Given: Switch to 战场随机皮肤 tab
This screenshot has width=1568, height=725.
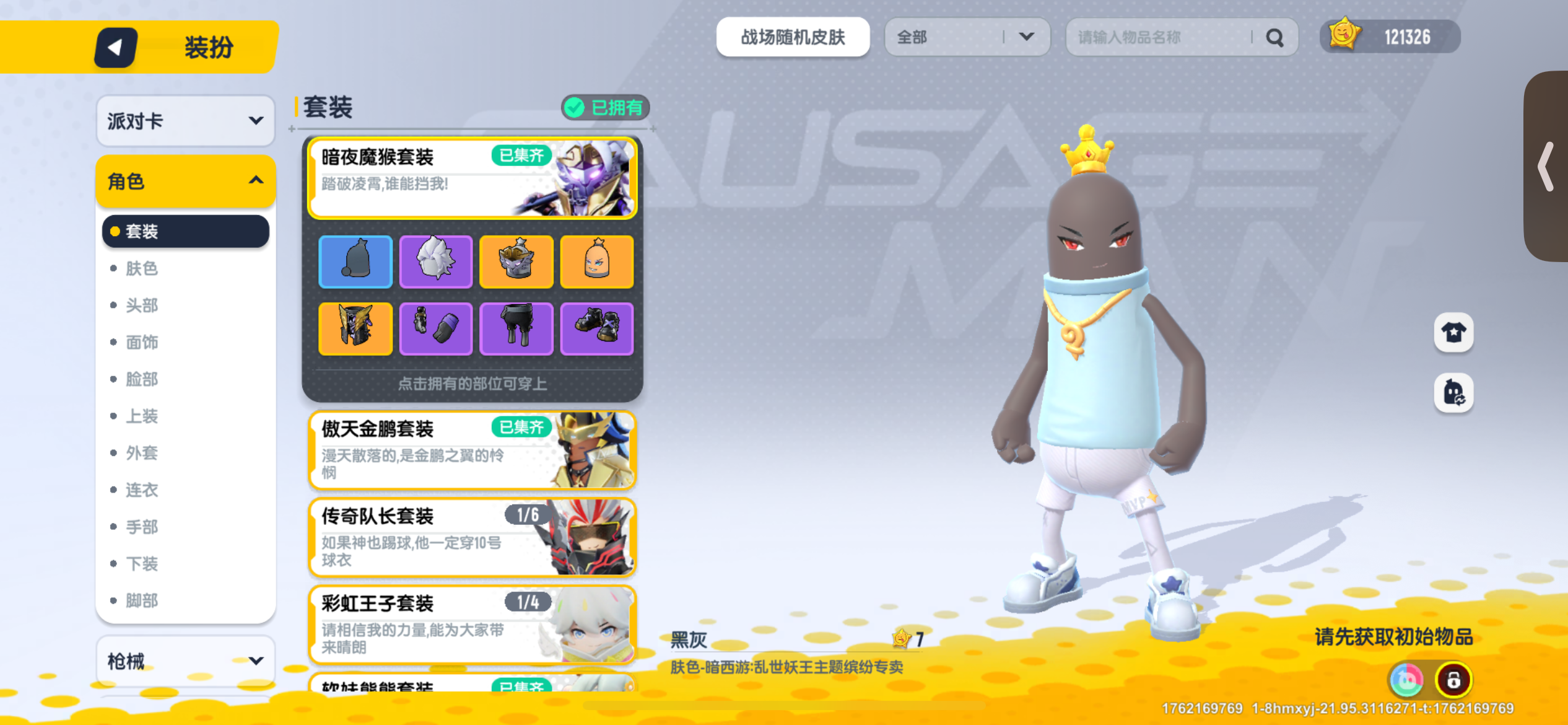Looking at the screenshot, I should tap(793, 37).
